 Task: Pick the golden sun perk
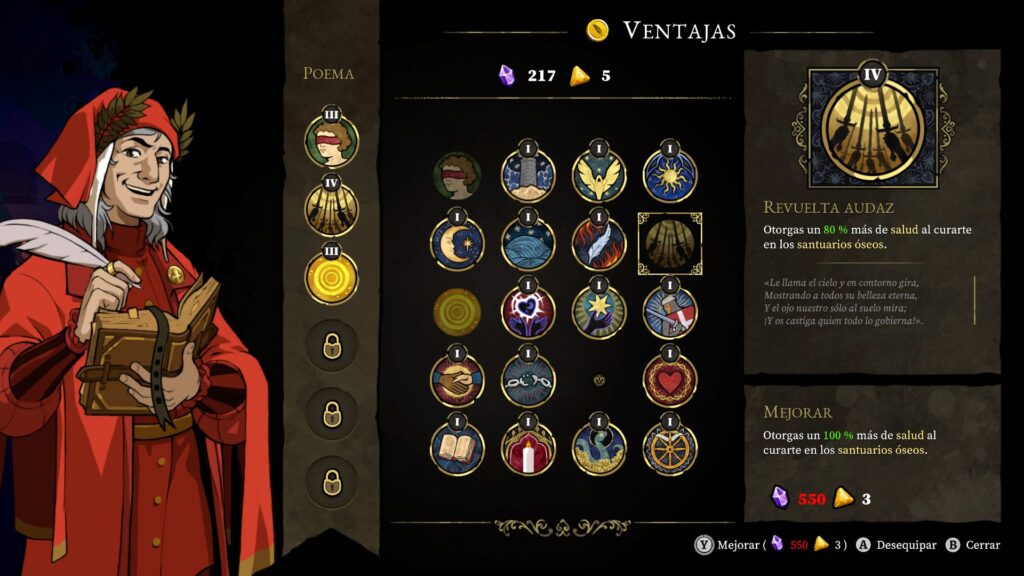click(x=670, y=176)
